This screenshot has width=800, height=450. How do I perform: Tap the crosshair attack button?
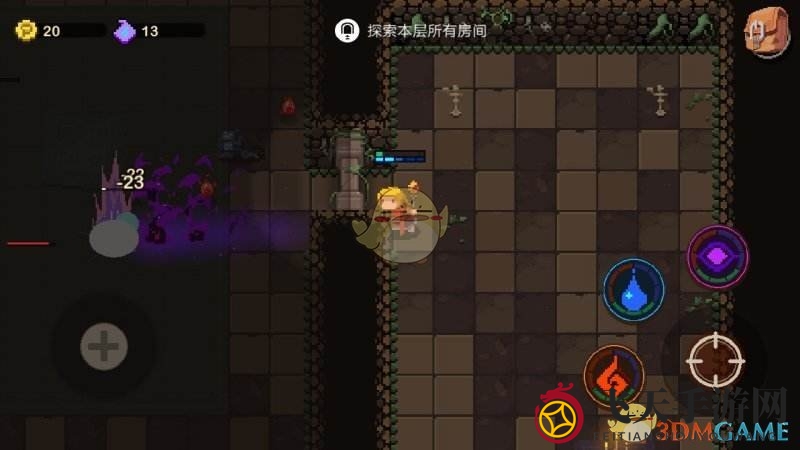tap(716, 360)
